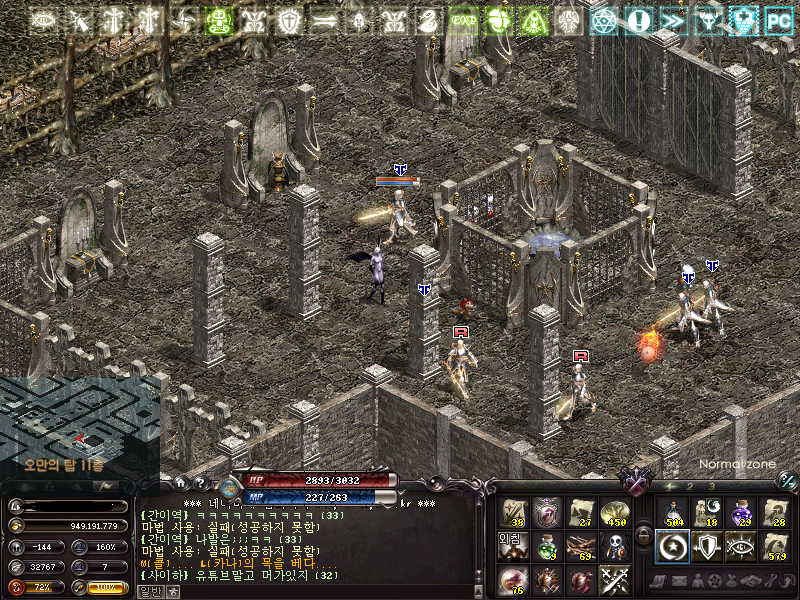The image size is (800, 600).
Task: Activate the eye detection skill
Action: click(x=741, y=545)
